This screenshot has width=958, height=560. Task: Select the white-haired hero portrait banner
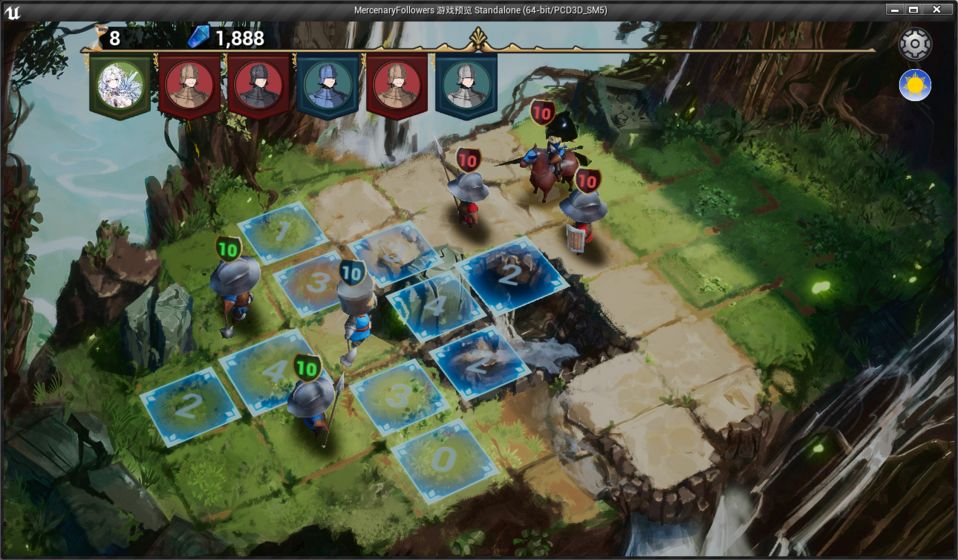pyautogui.click(x=120, y=83)
